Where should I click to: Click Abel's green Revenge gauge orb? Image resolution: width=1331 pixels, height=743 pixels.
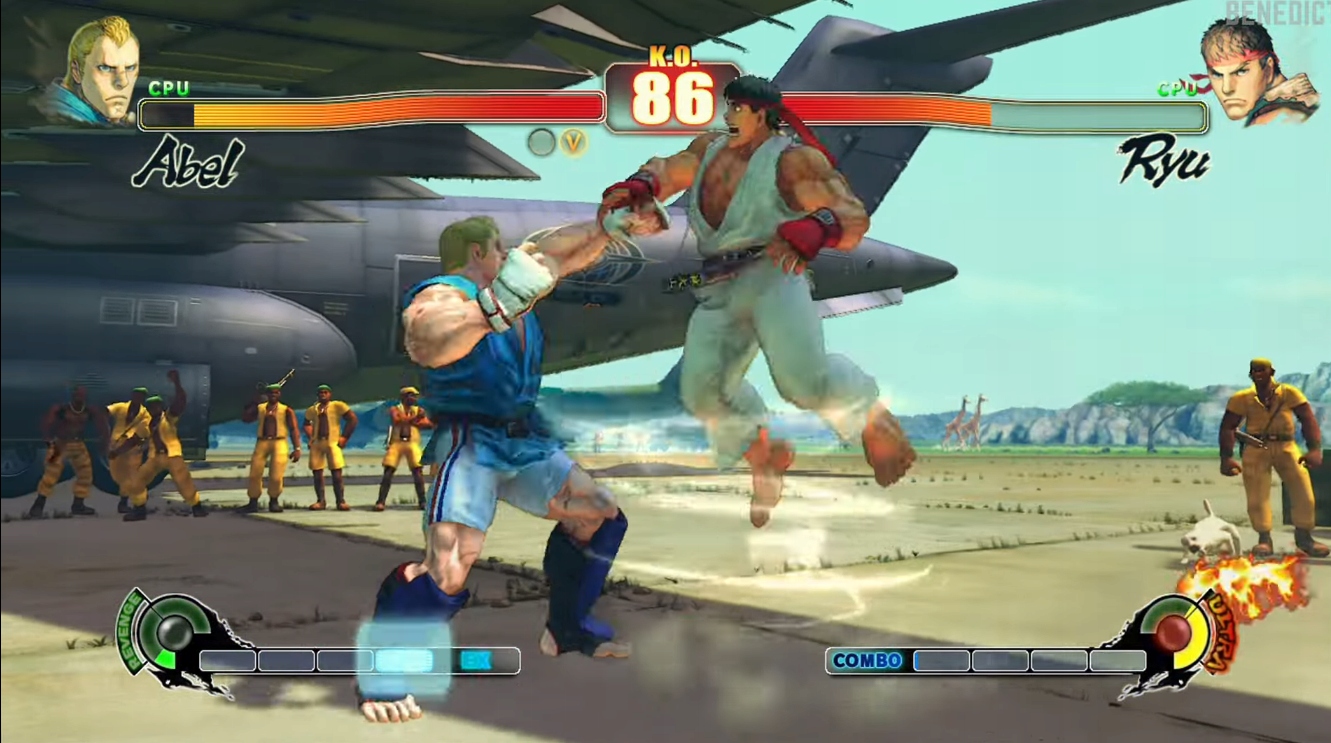pos(175,630)
